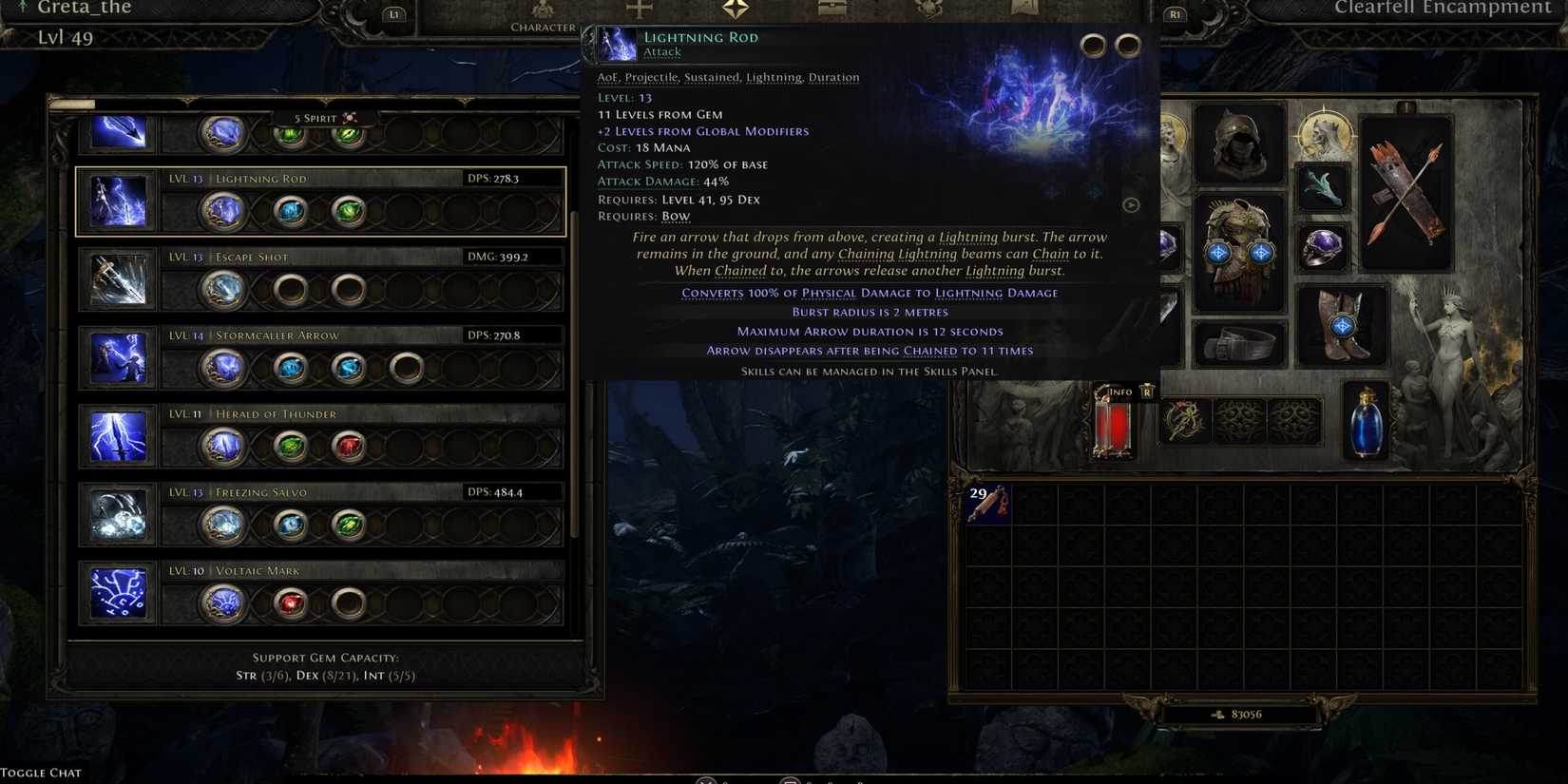
Task: Open the stash chest icon in the top bar
Action: 832,8
